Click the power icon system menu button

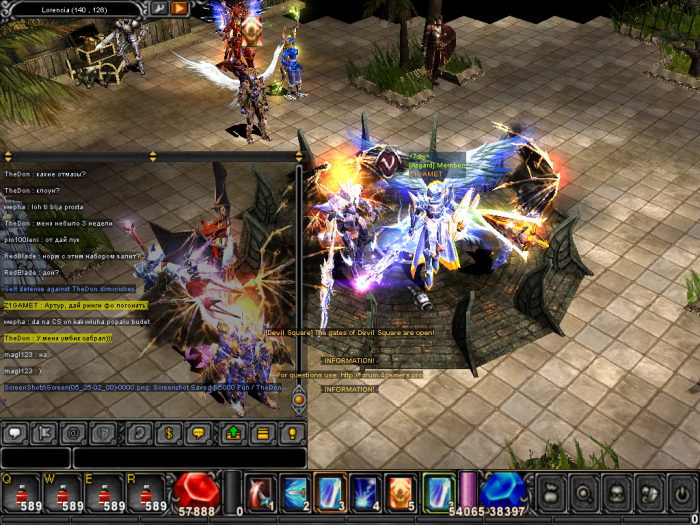point(682,493)
